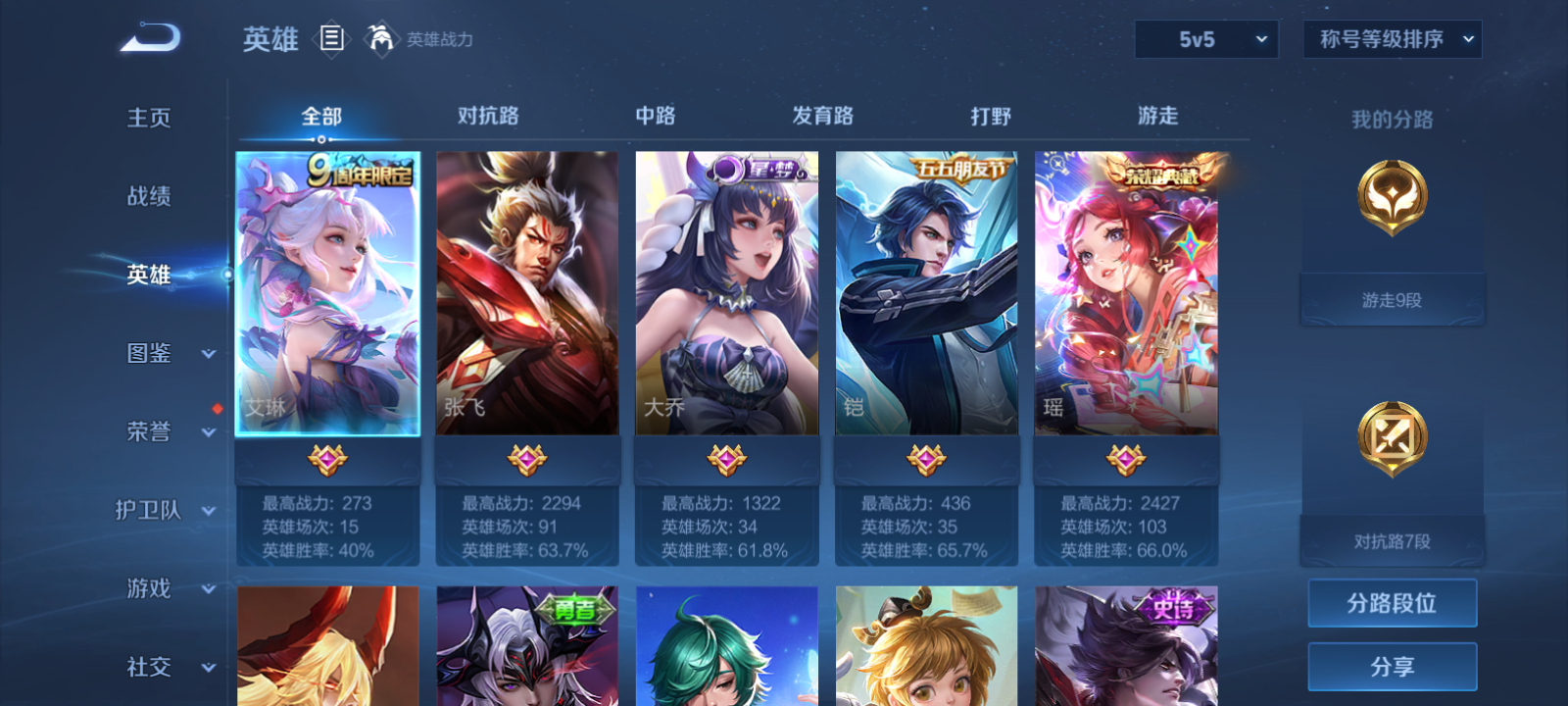Screen dimensions: 1568x706
Task: Open 英雄战力 via the helmet icon
Action: (382, 39)
